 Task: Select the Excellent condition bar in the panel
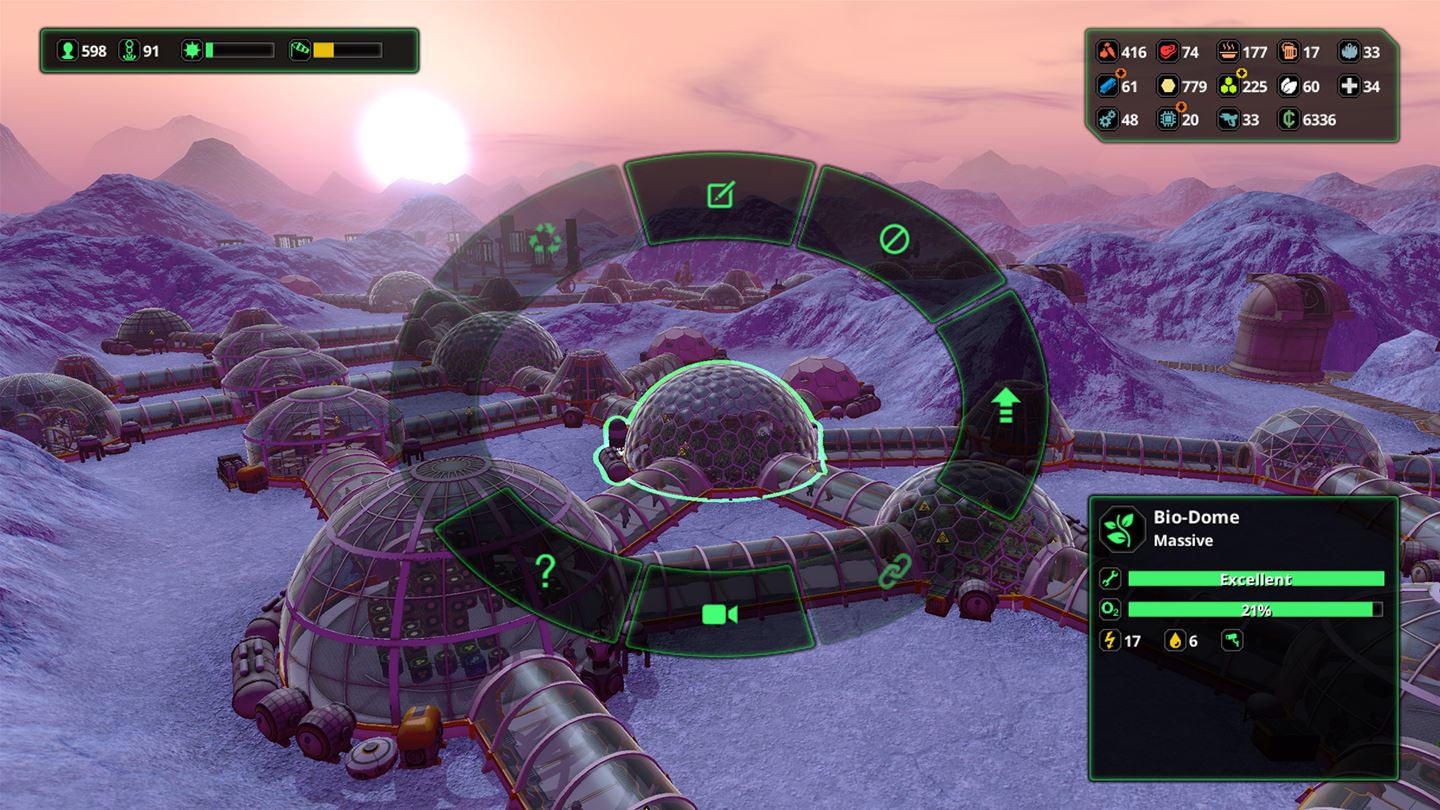click(x=1255, y=578)
